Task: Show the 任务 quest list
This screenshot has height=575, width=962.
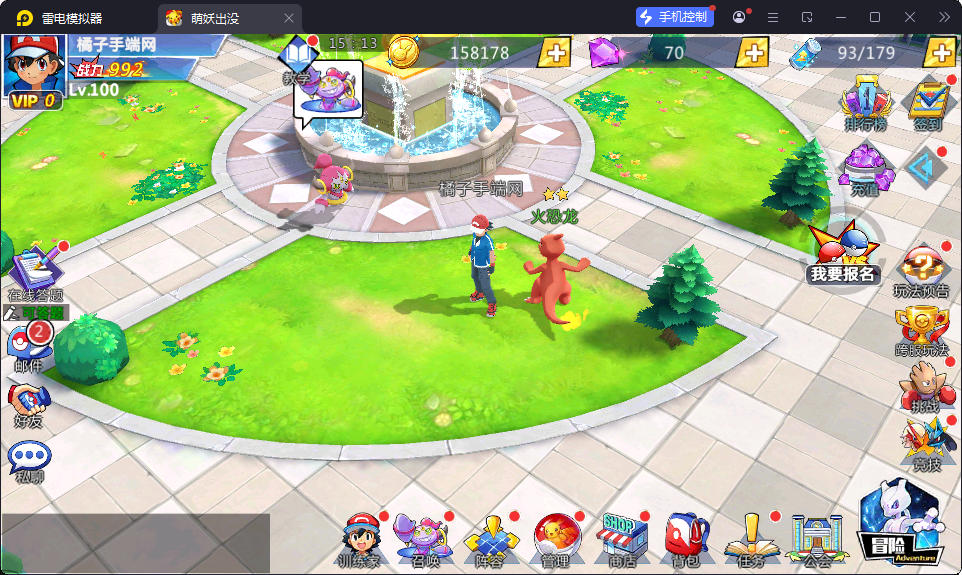Action: [x=749, y=539]
